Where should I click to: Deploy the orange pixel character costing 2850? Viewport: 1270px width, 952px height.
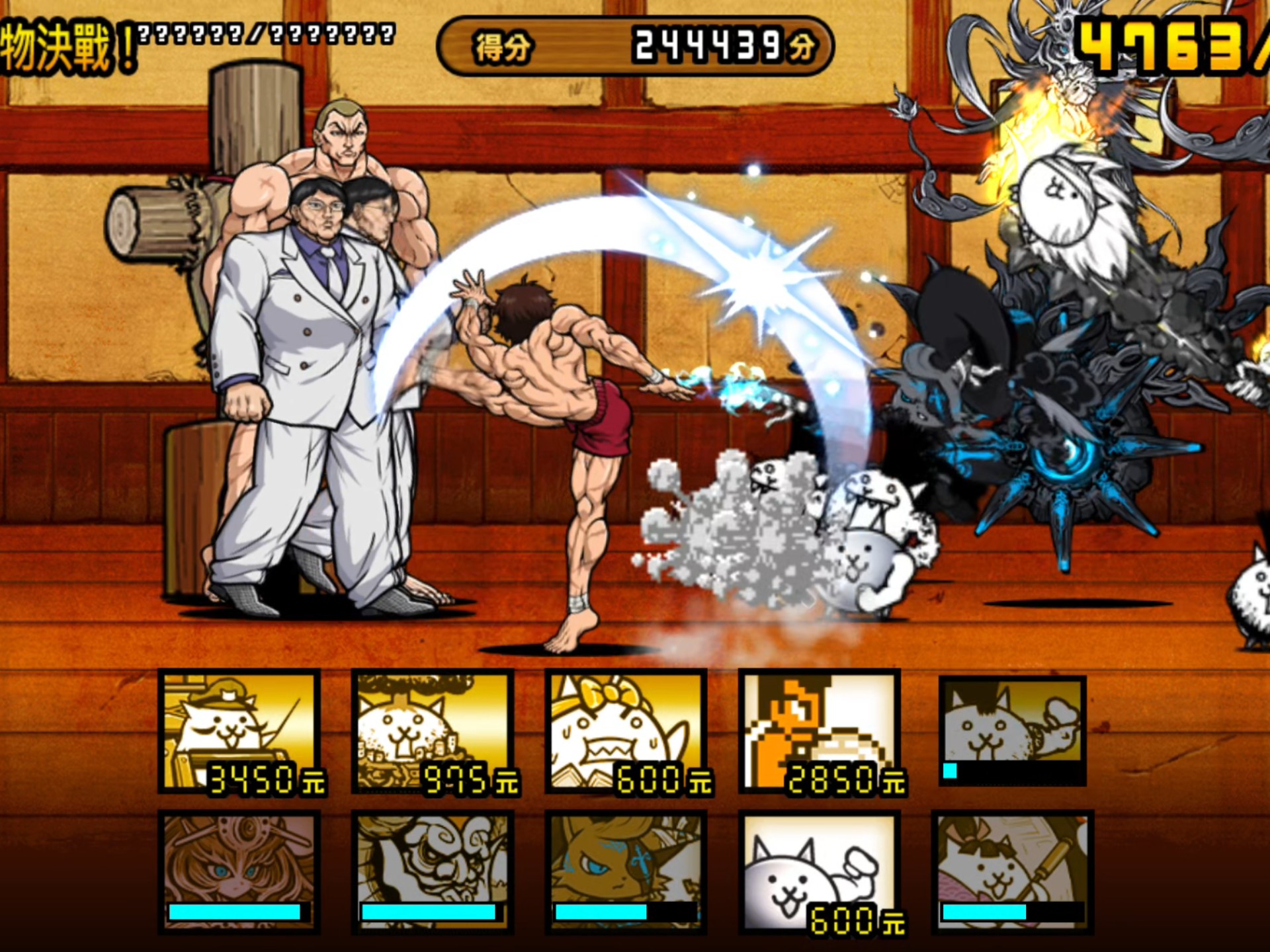(x=819, y=731)
